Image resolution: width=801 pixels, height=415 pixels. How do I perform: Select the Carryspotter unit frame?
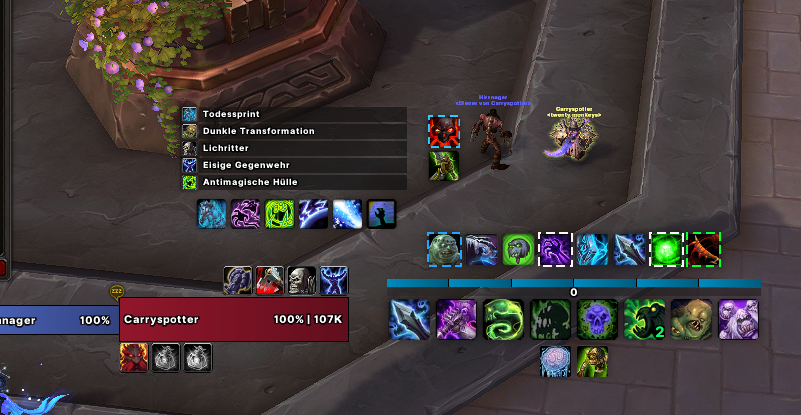click(234, 320)
